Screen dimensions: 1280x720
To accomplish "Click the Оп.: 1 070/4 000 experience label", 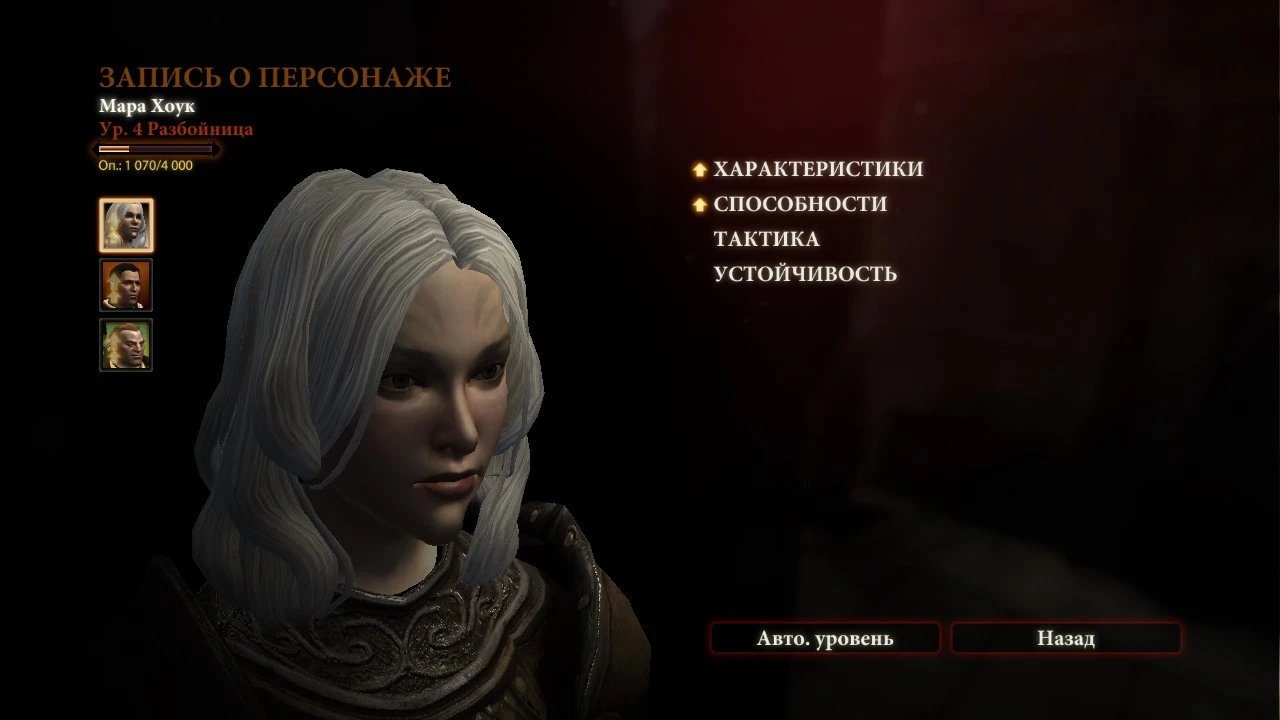I will [x=144, y=165].
